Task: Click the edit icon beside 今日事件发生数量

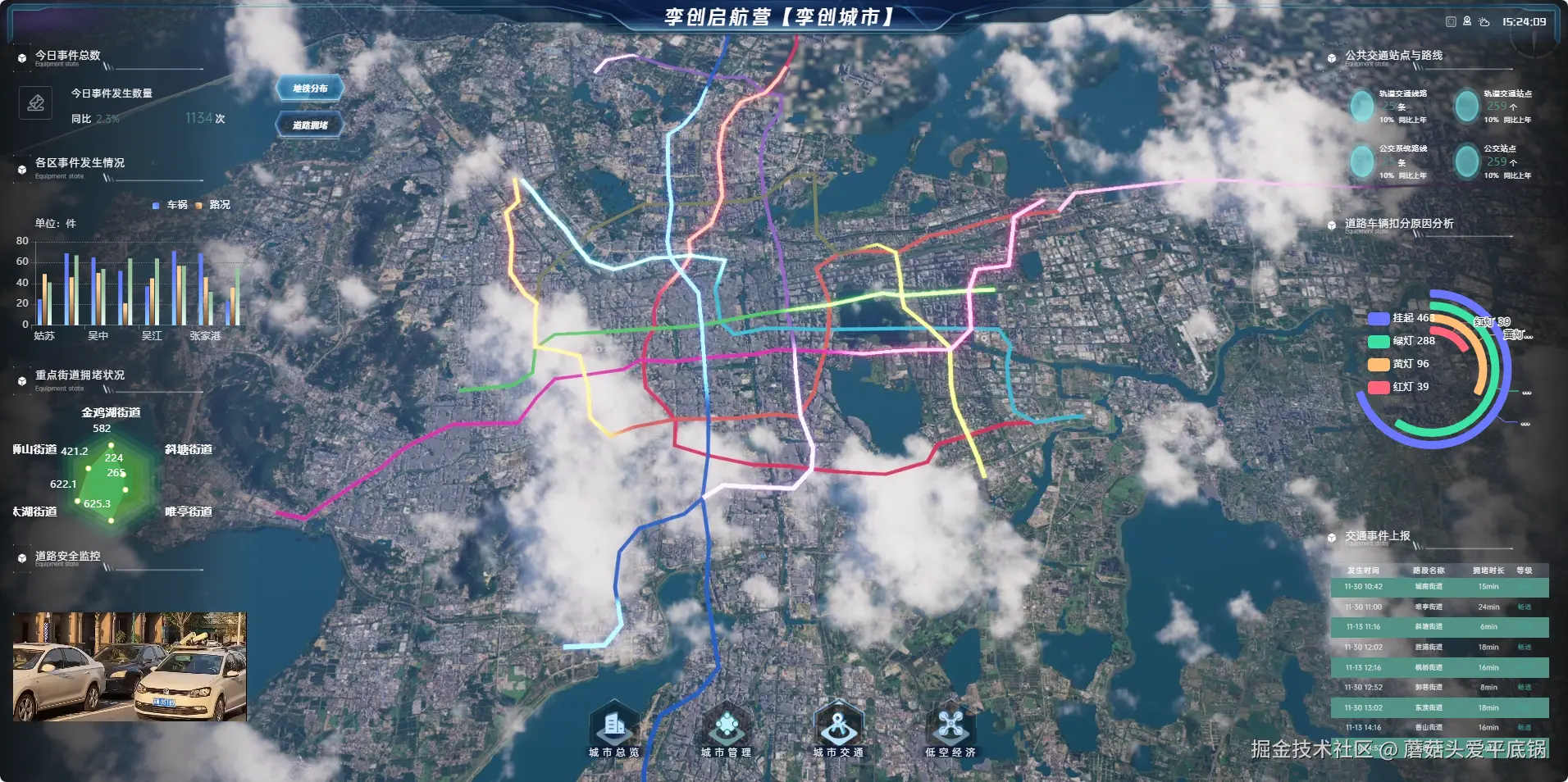Action: pyautogui.click(x=35, y=103)
